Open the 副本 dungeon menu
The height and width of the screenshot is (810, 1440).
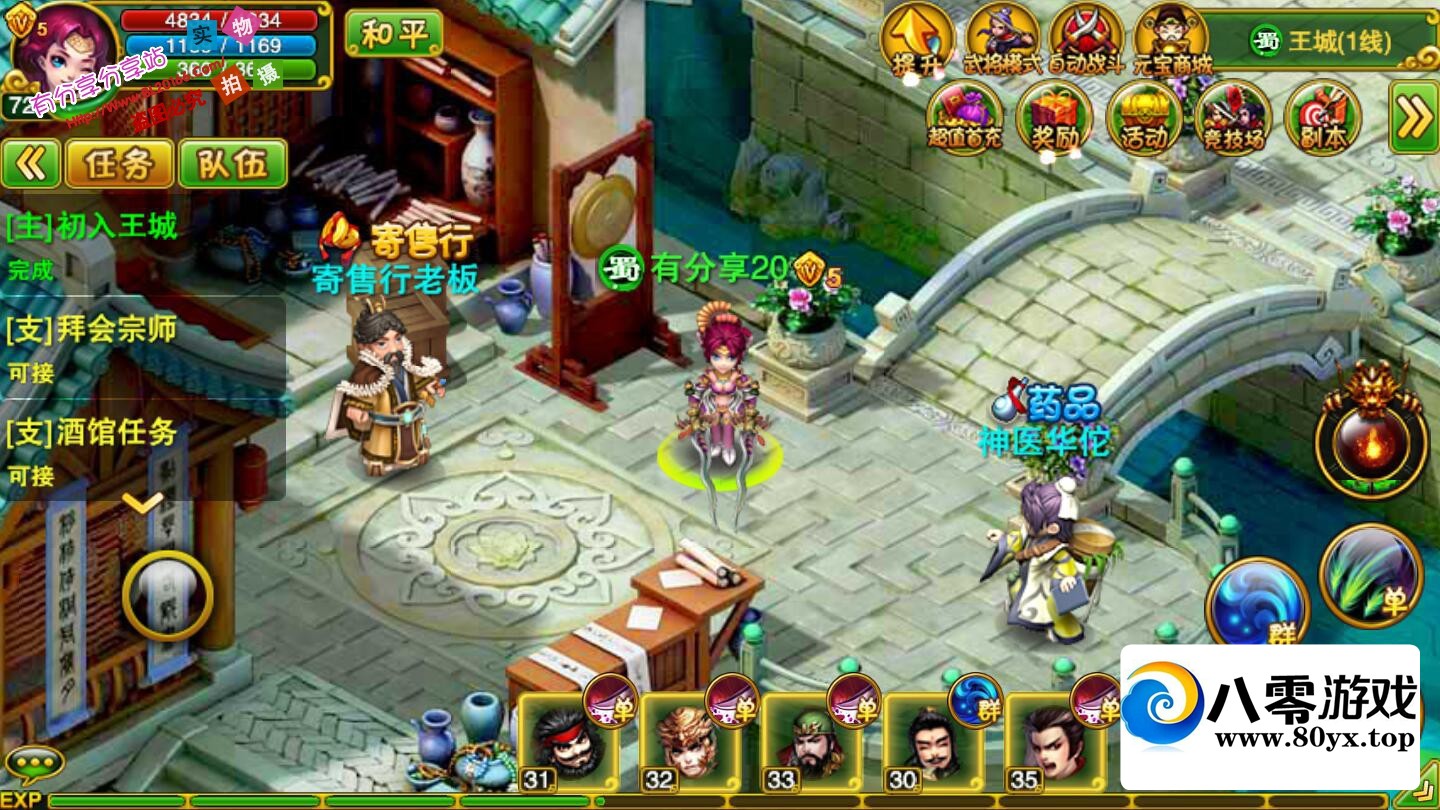pos(1322,118)
